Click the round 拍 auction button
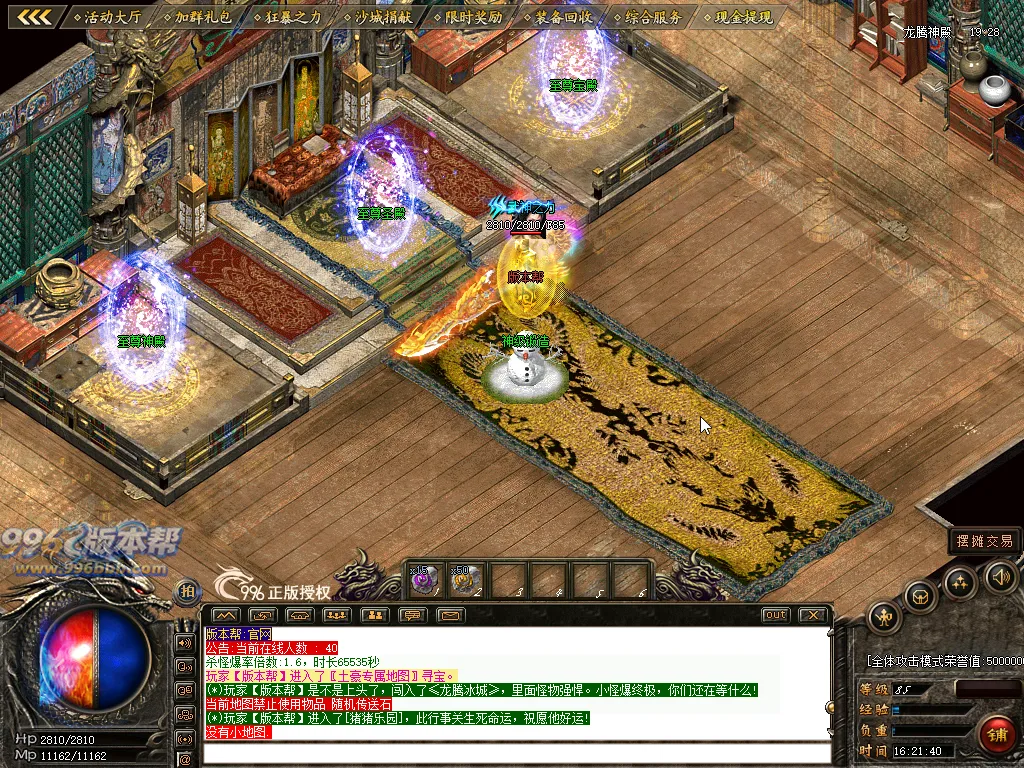 [x=186, y=592]
